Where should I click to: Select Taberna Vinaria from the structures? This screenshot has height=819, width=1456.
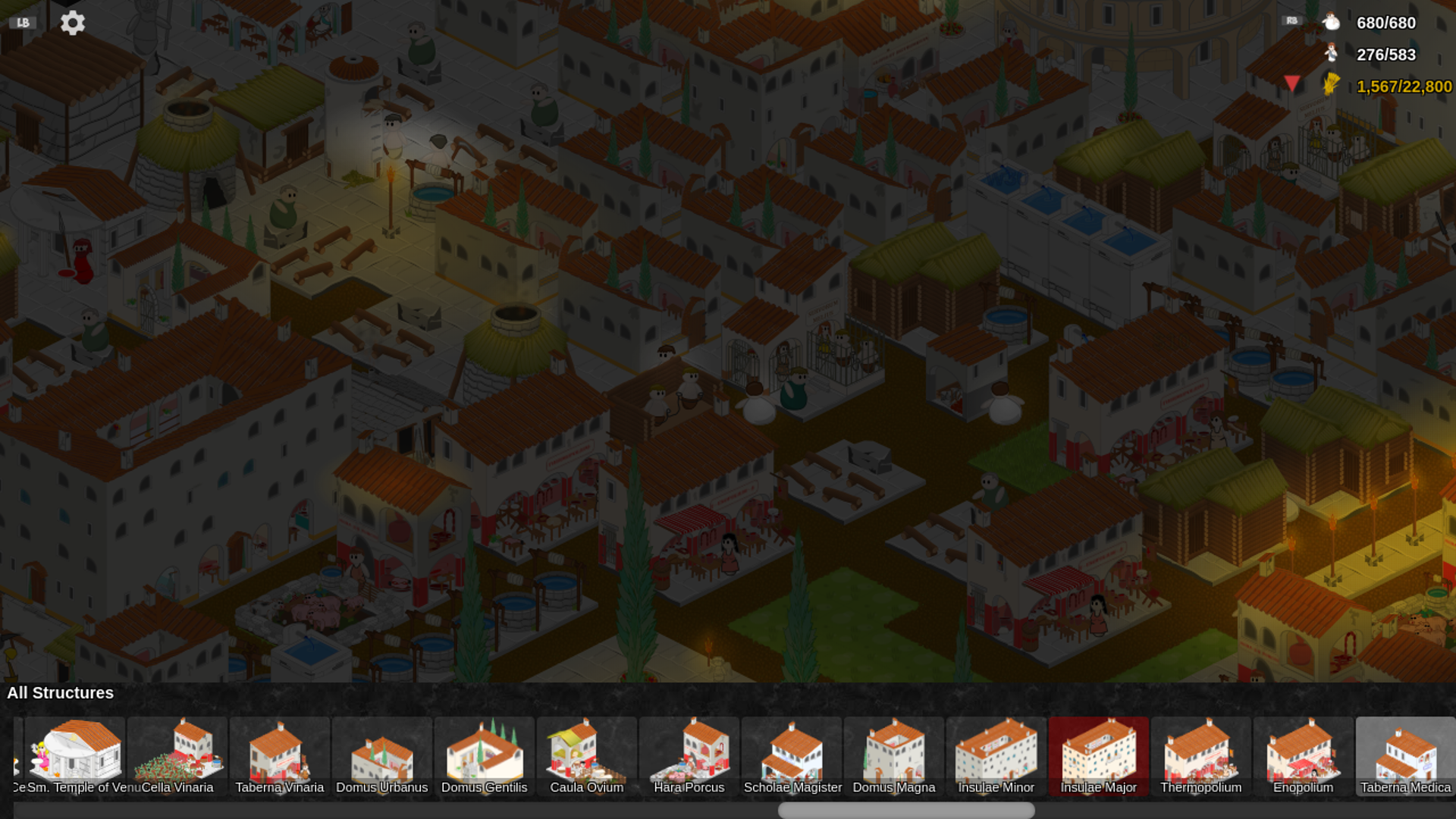click(x=280, y=756)
